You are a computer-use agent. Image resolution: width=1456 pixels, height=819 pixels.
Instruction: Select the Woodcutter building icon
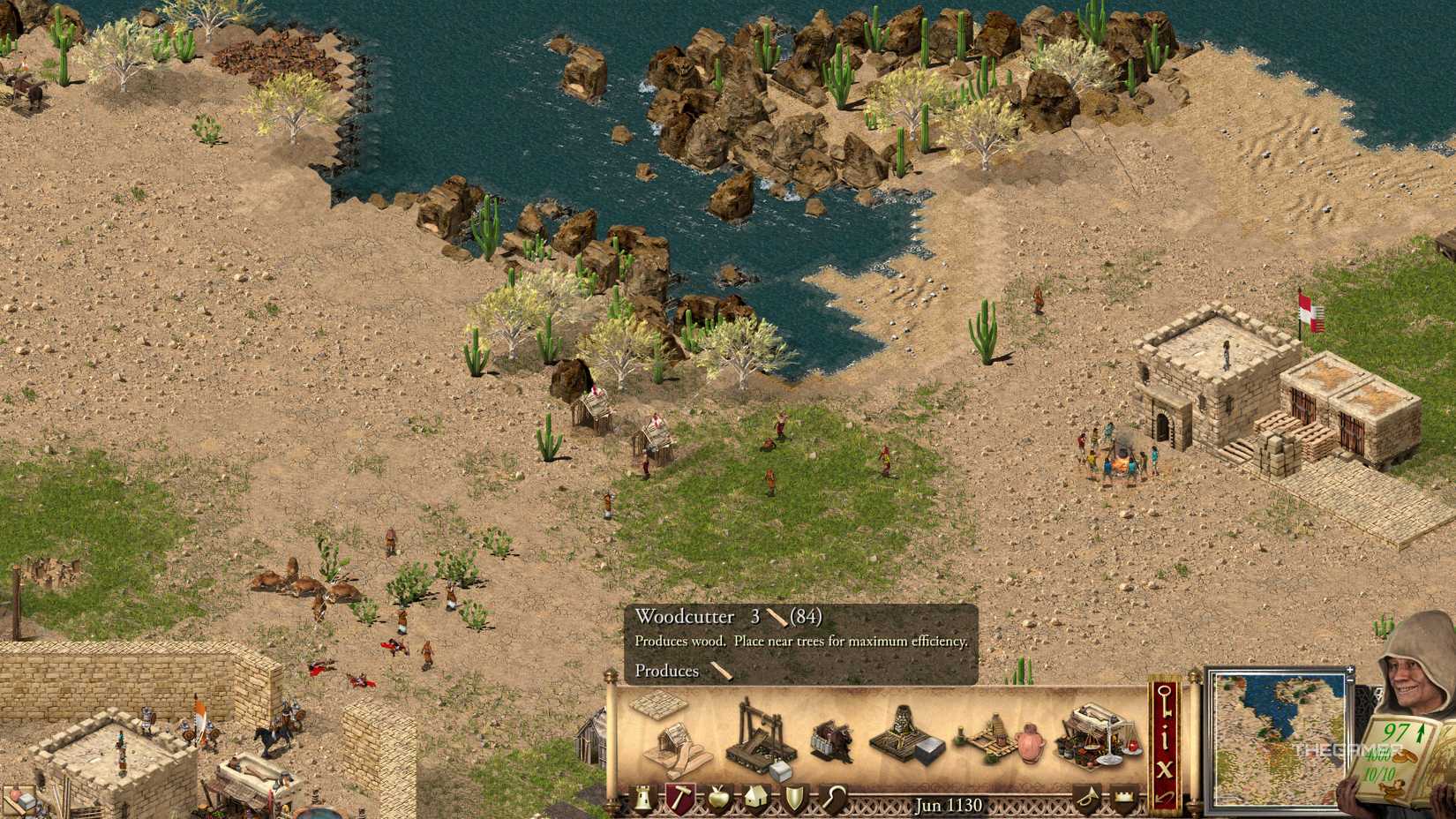(675, 748)
